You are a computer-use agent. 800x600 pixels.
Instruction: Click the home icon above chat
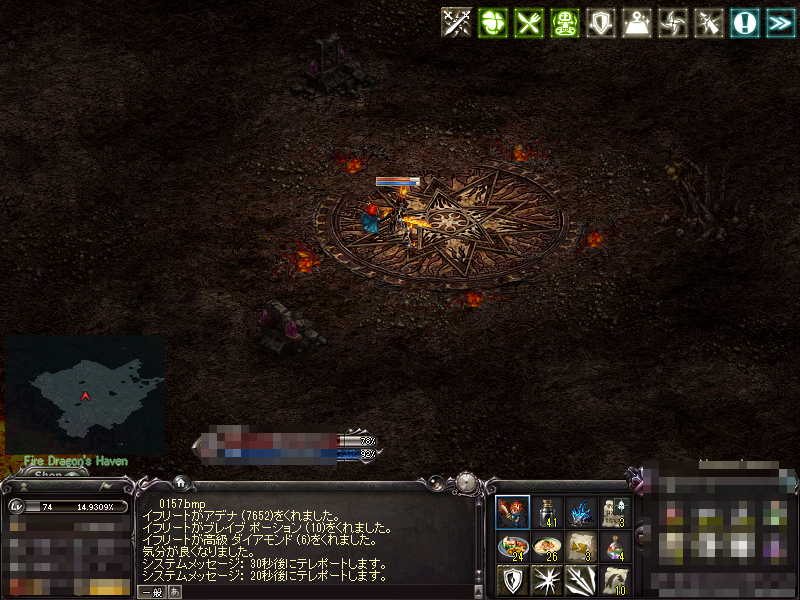click(180, 482)
